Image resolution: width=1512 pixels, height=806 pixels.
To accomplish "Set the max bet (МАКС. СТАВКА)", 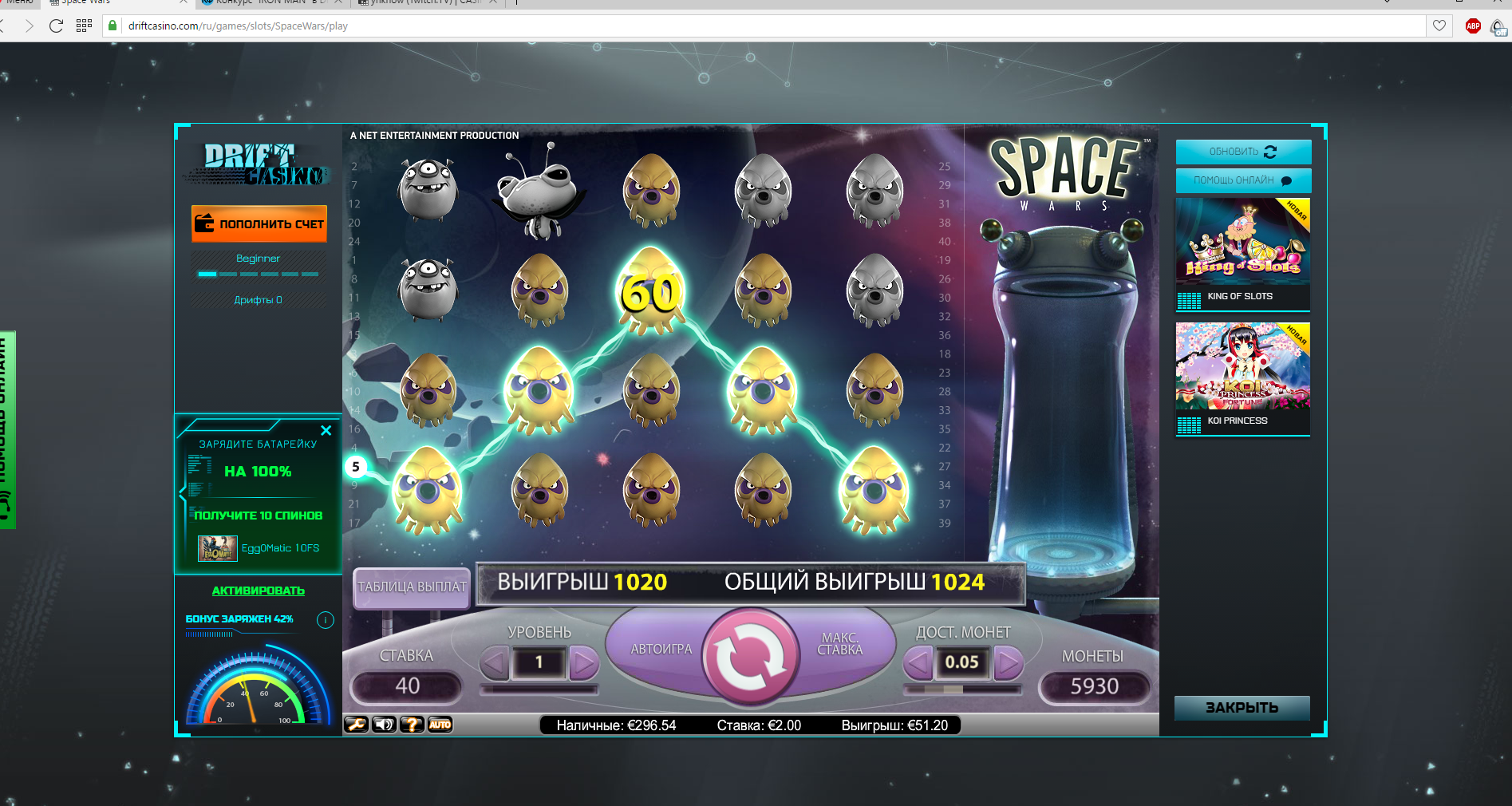I will pos(840,645).
